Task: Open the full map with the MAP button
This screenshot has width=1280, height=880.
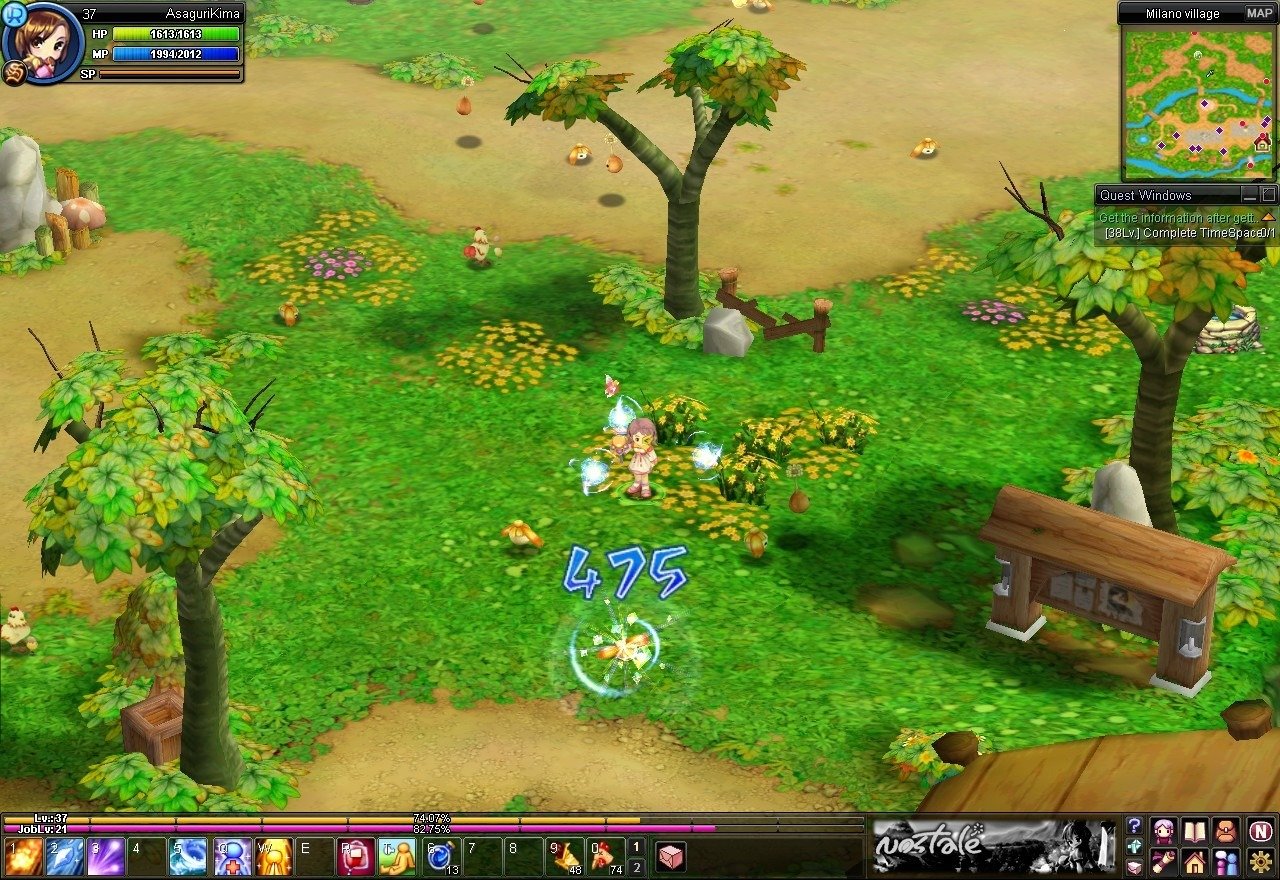Action: click(x=1259, y=13)
